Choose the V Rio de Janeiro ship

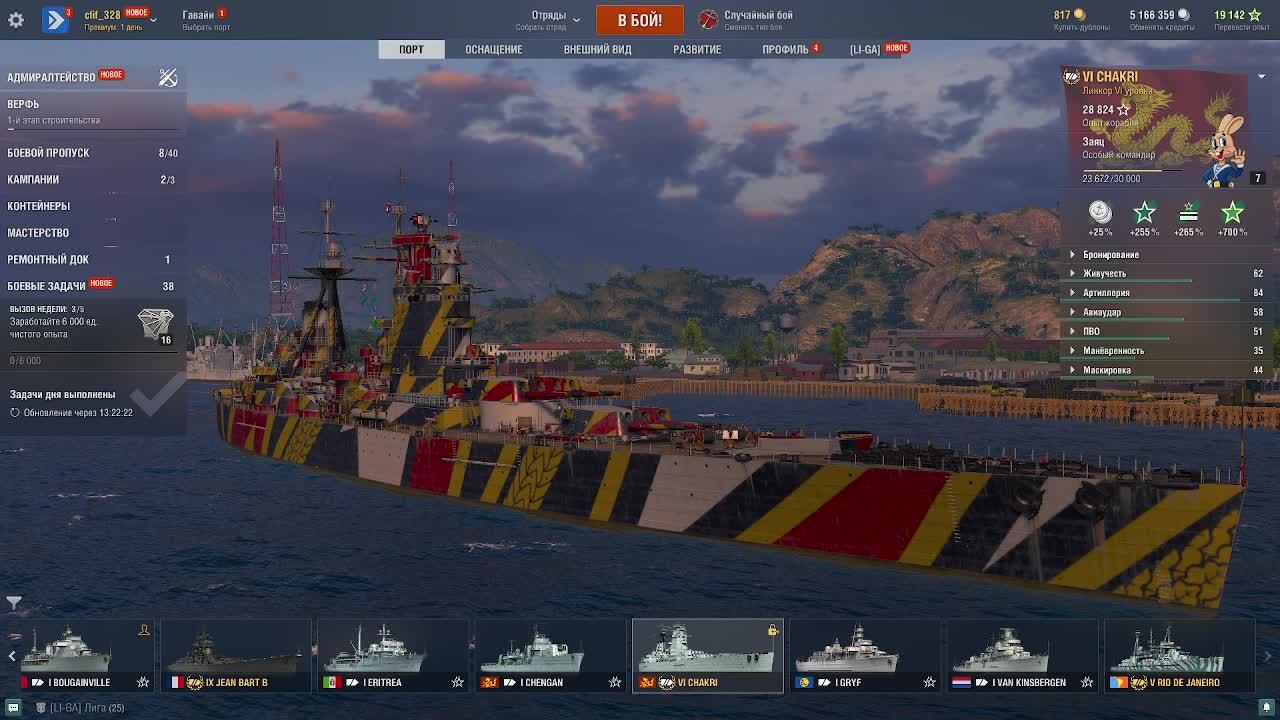pyautogui.click(x=1180, y=657)
